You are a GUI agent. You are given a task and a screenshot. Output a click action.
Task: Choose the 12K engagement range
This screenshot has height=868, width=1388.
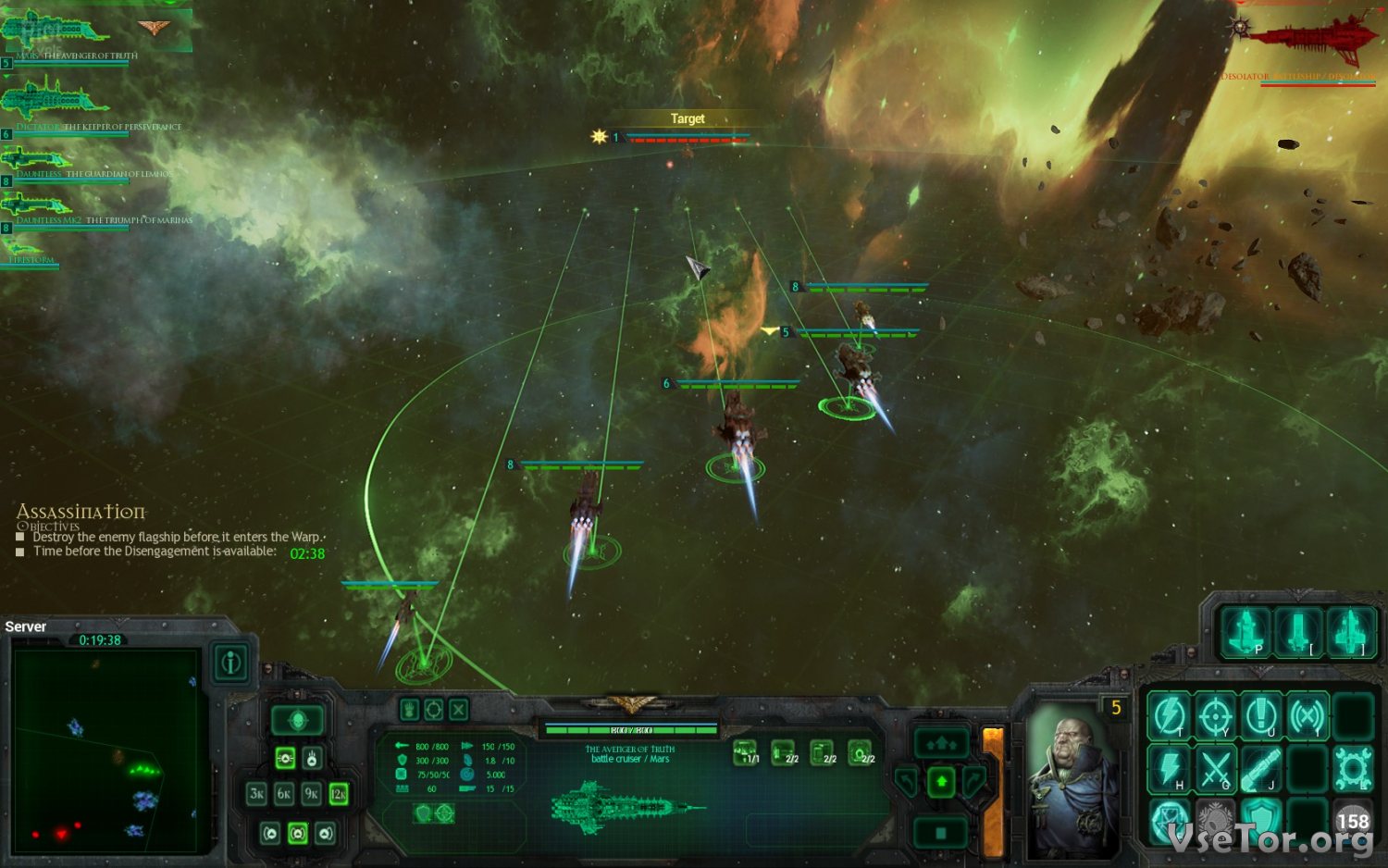339,794
